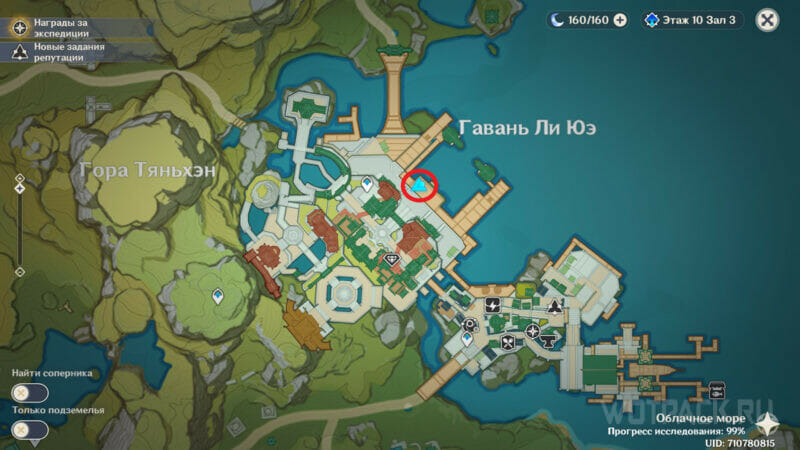Add resin using the plus button

(619, 20)
